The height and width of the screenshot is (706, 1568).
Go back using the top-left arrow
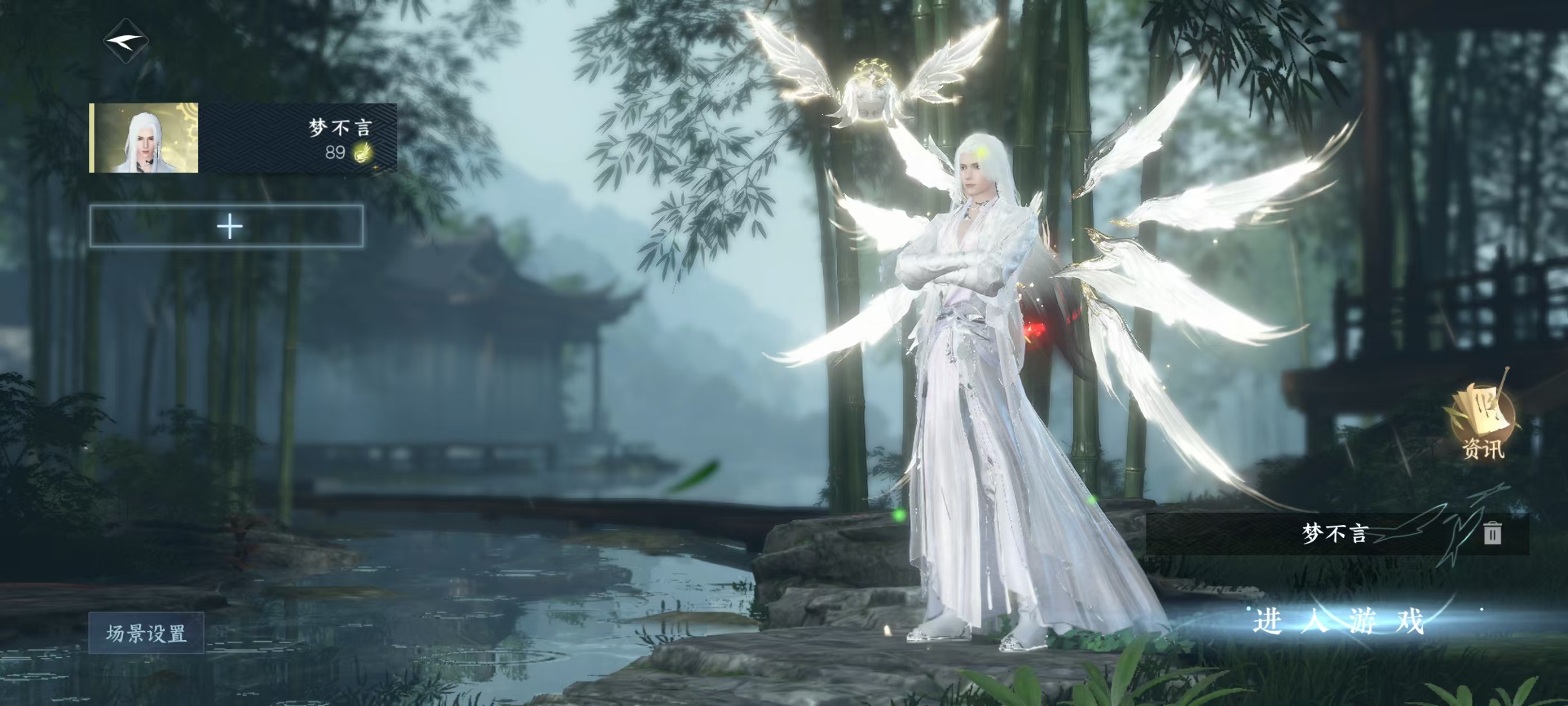127,41
